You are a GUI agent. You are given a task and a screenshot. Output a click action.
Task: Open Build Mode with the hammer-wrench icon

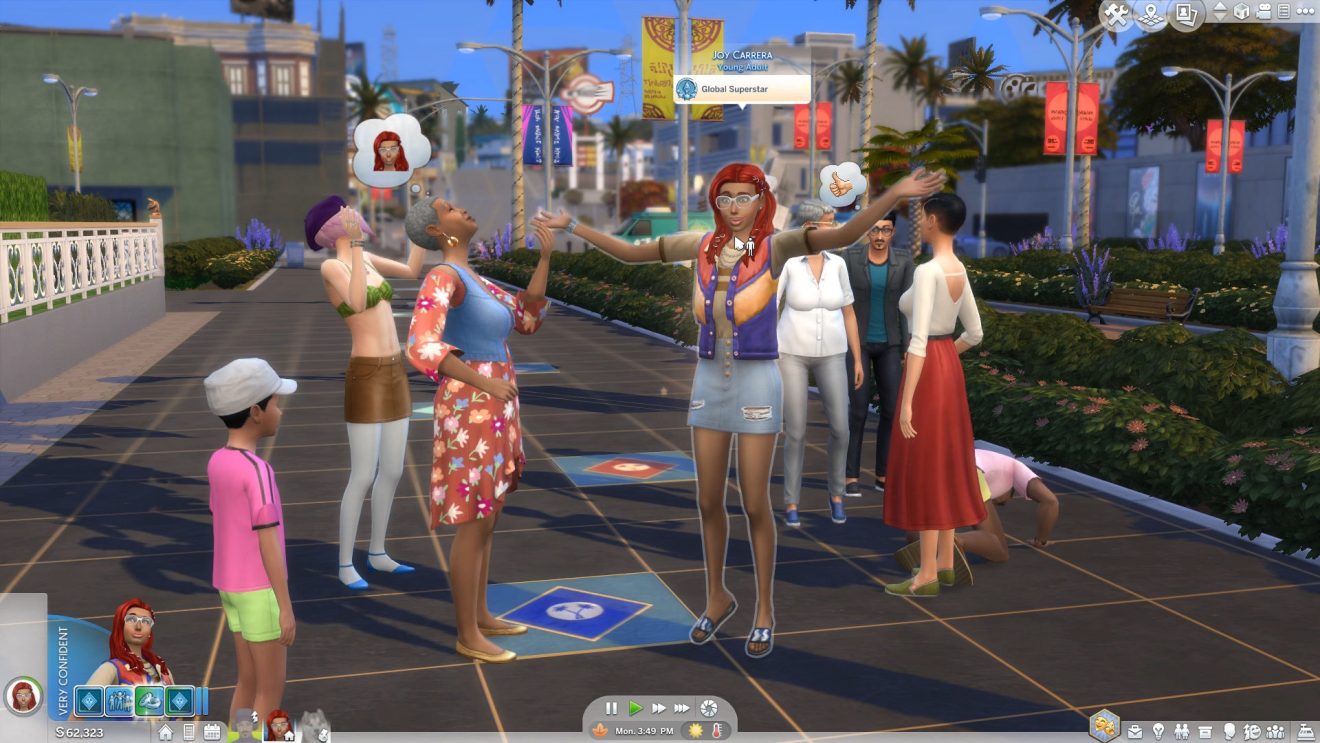(x=1117, y=15)
